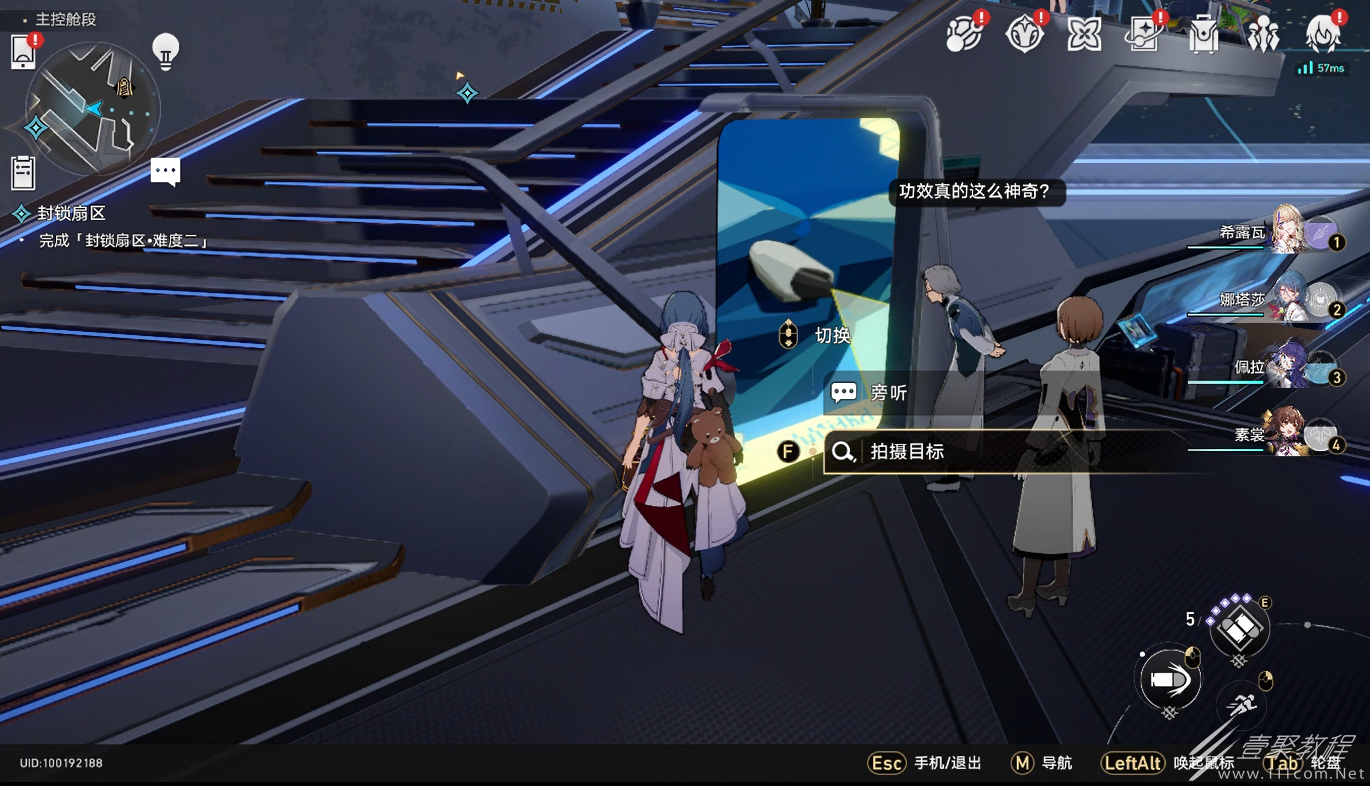This screenshot has height=786, width=1370.
Task: Open the character head portrait icon
Action: point(1323,35)
